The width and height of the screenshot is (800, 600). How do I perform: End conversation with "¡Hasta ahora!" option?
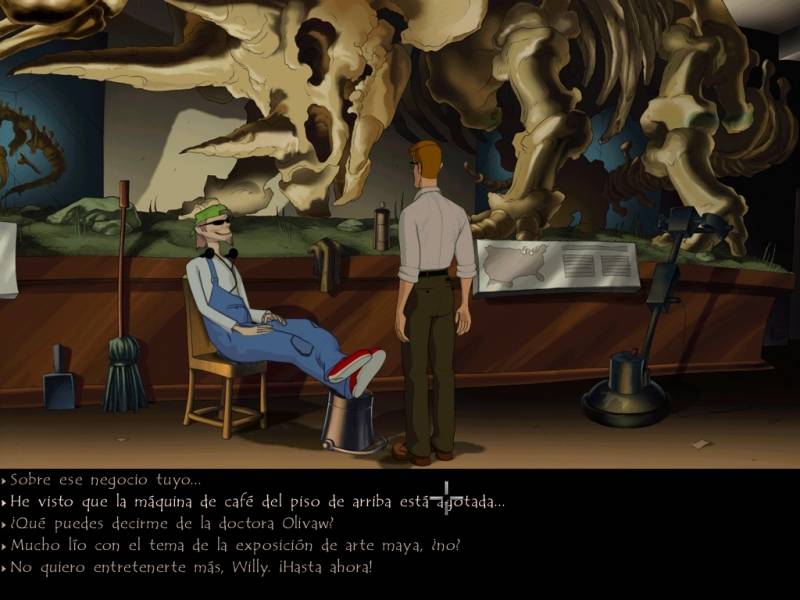click(x=190, y=568)
